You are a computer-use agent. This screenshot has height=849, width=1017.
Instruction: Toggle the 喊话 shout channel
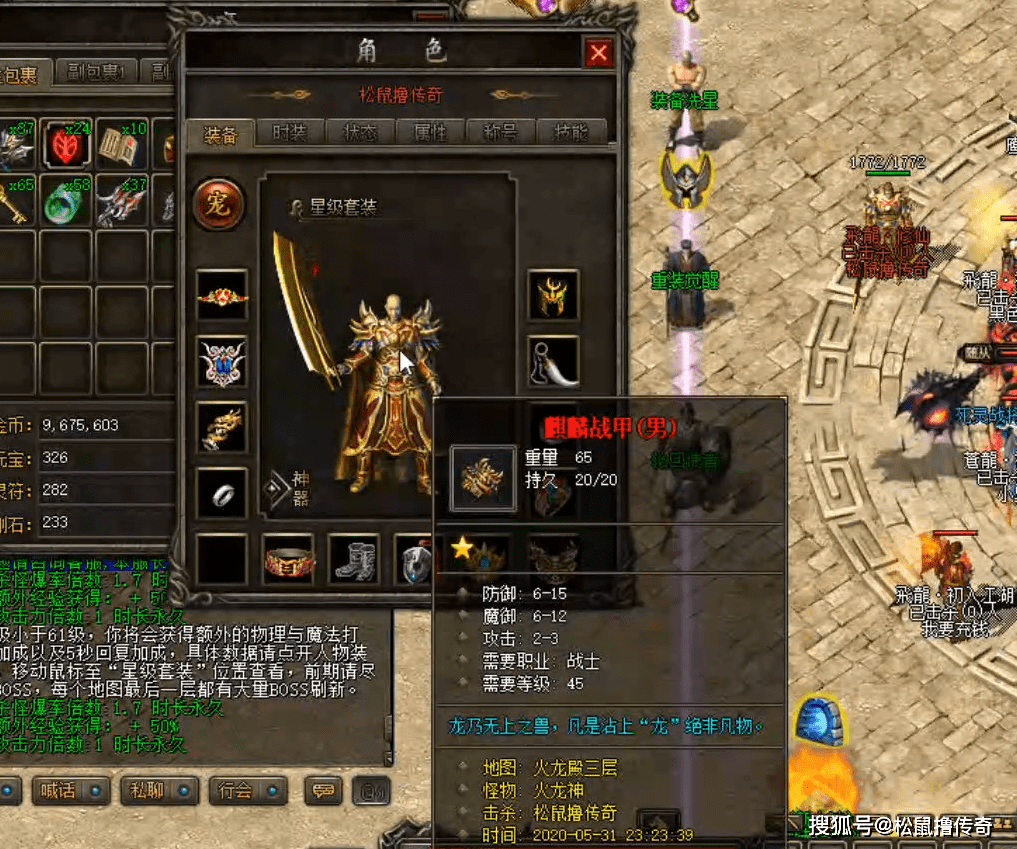pyautogui.click(x=69, y=791)
